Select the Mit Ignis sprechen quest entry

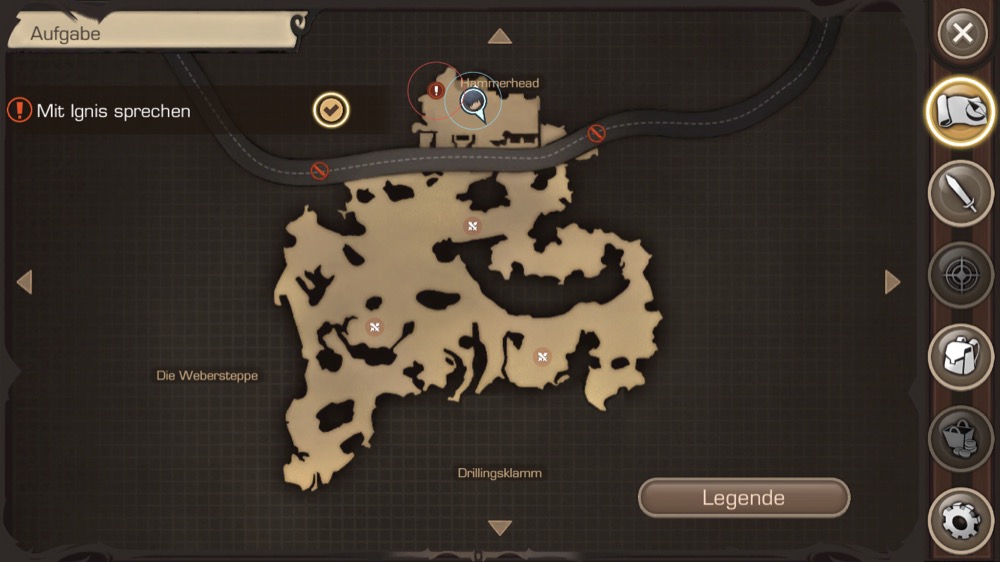click(x=113, y=111)
